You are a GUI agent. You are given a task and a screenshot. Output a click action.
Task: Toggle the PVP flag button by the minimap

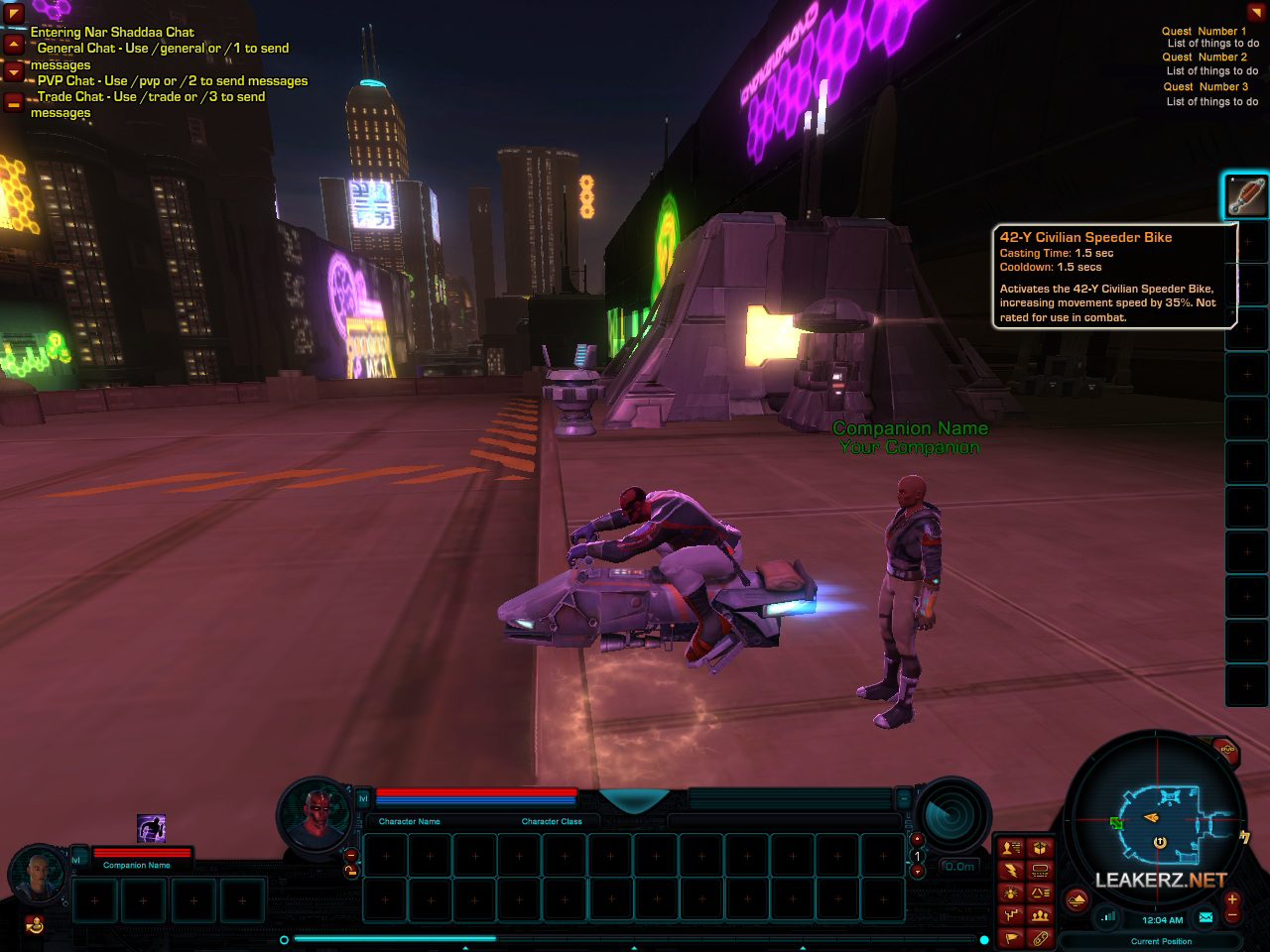point(1227,751)
